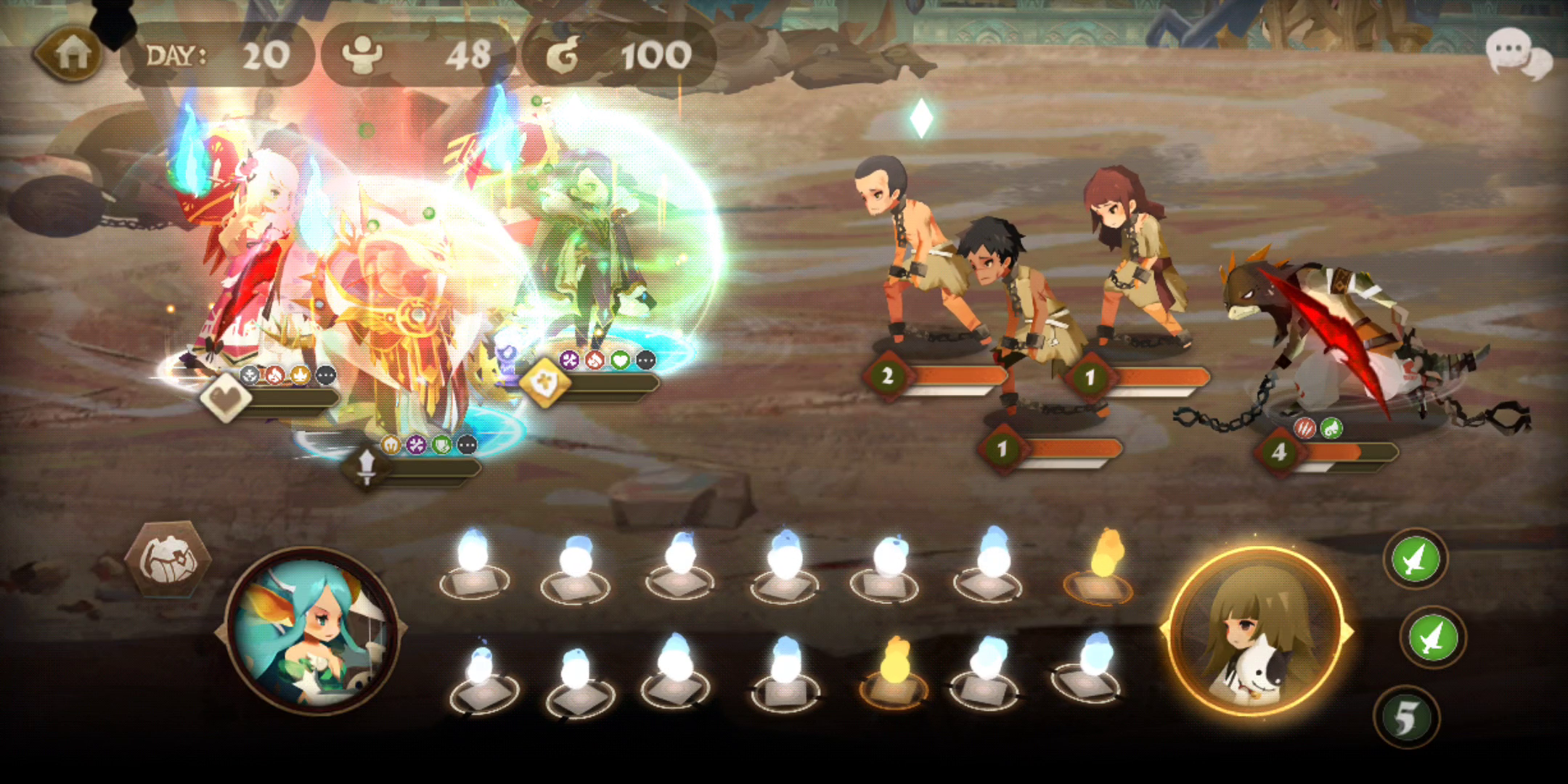Screen dimensions: 1568x784
Task: Activate the hexagonal mask icon
Action: pyautogui.click(x=168, y=559)
